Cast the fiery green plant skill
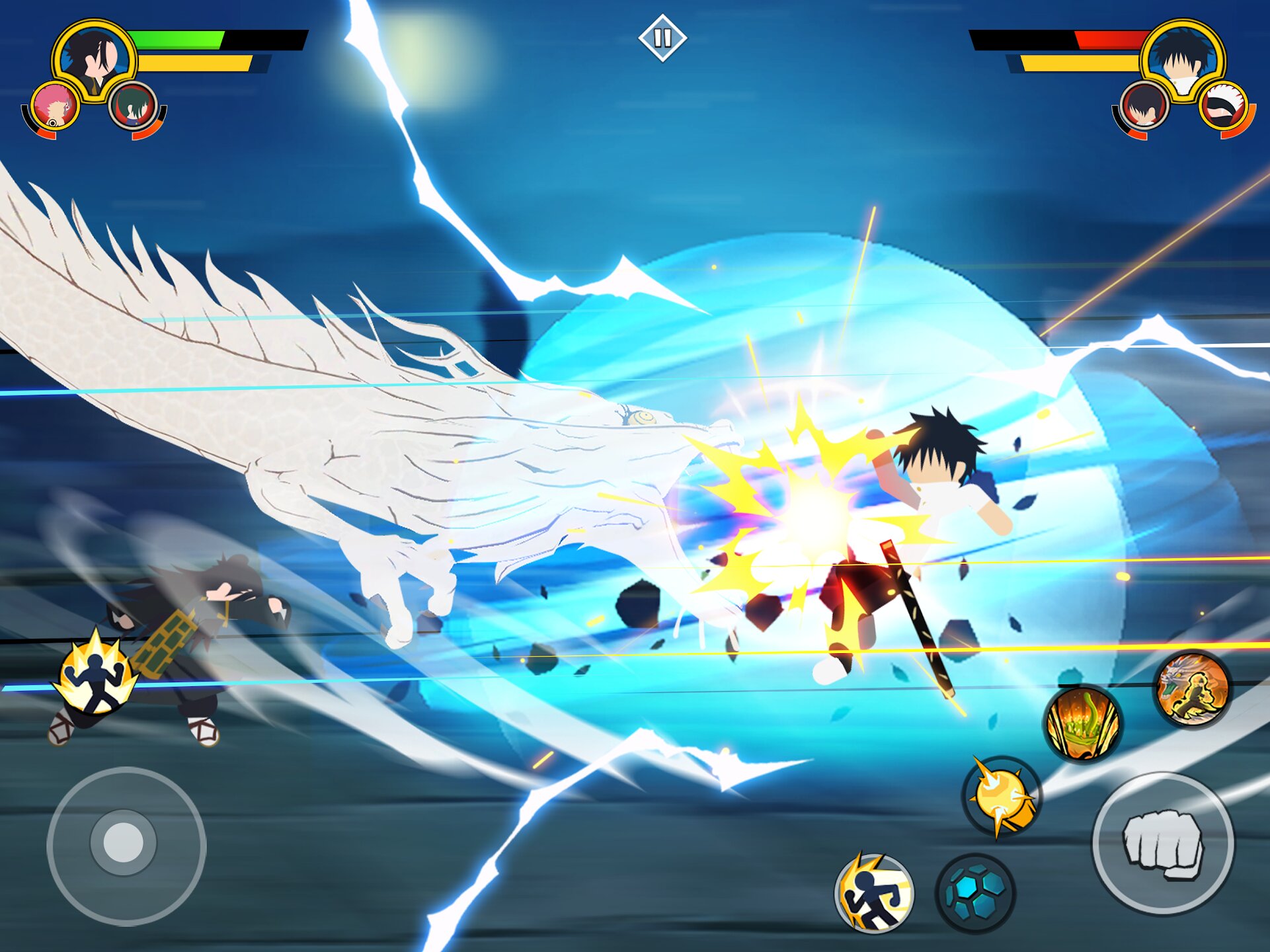The width and height of the screenshot is (1270, 952). coord(1082,723)
